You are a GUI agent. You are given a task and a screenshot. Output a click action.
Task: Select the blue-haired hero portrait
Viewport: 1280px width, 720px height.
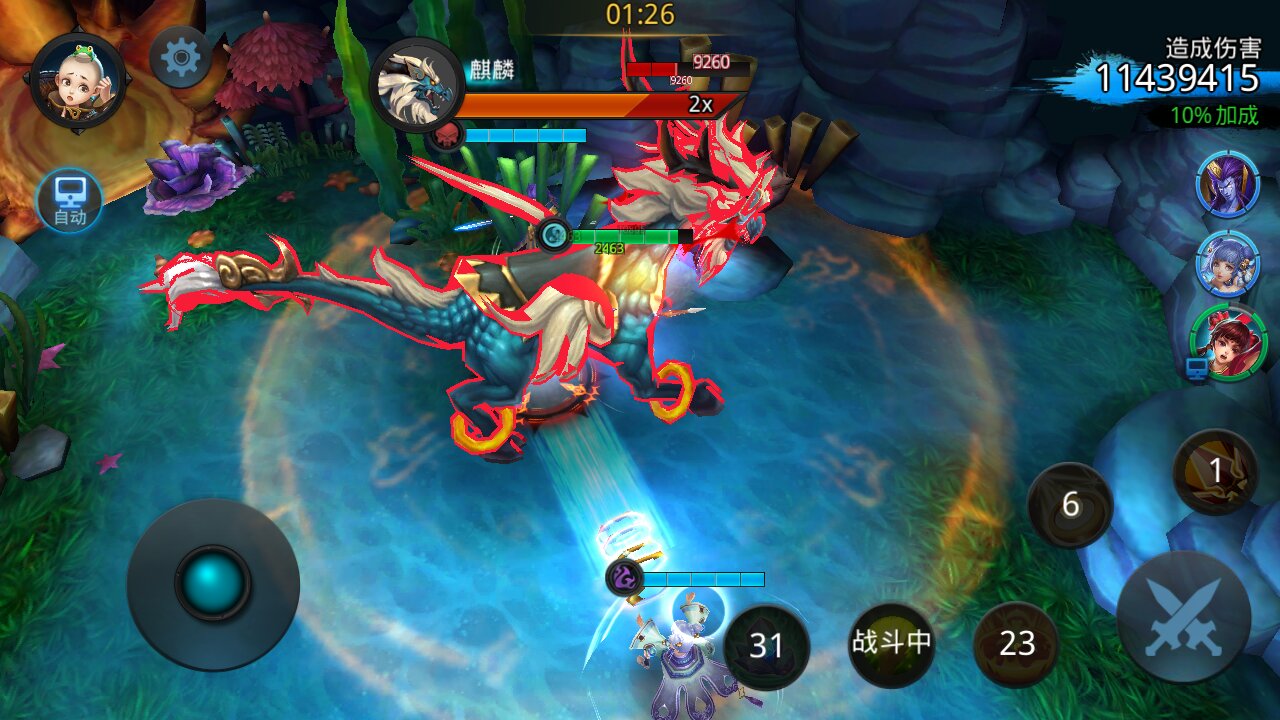pos(1227,263)
